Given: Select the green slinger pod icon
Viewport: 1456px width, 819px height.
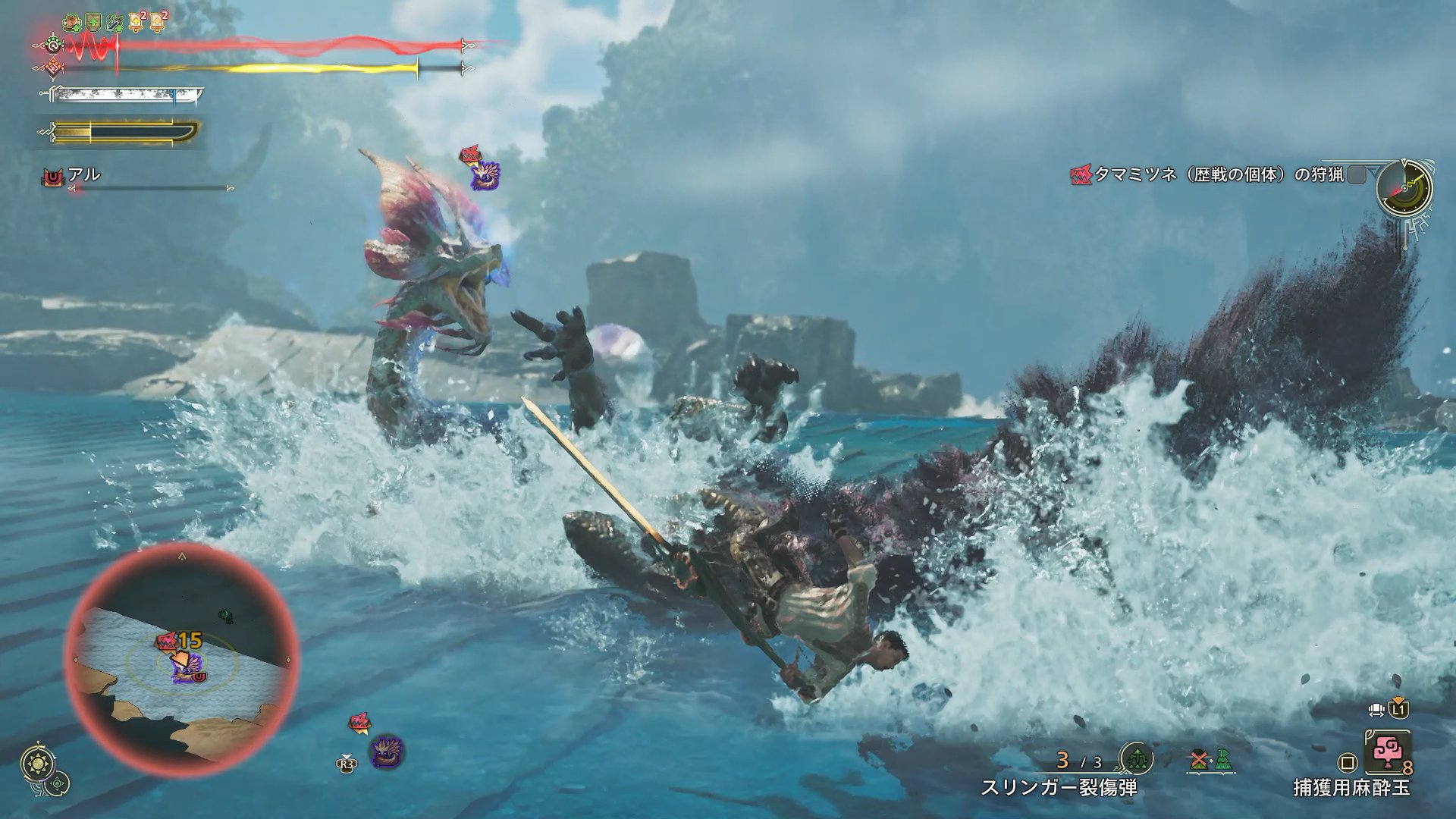Looking at the screenshot, I should tap(1136, 758).
